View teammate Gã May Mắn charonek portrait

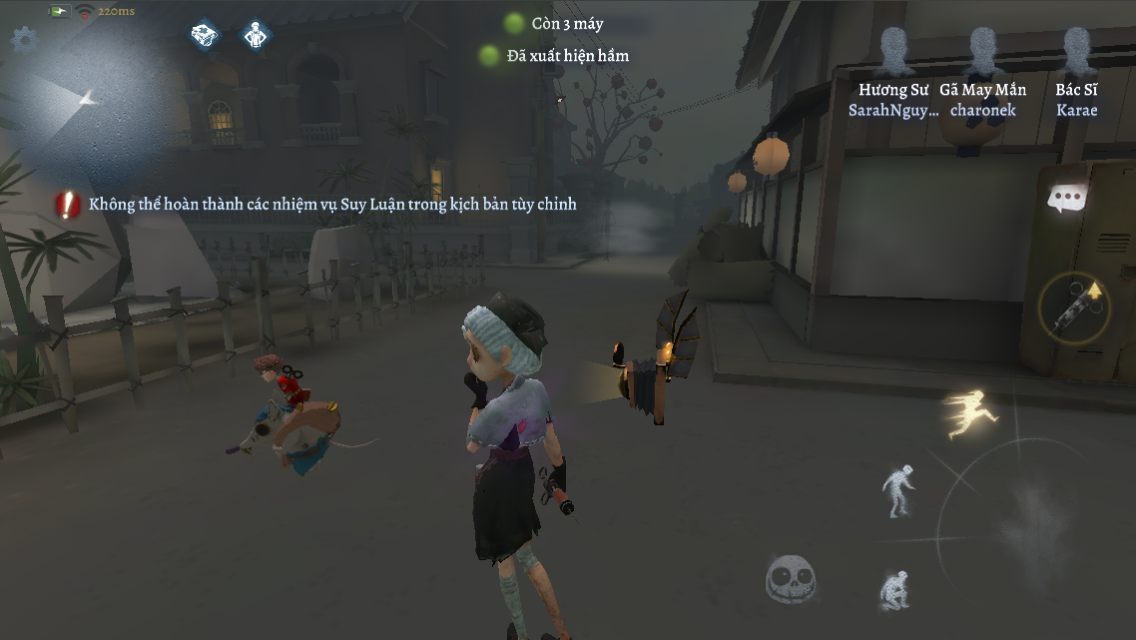(983, 52)
